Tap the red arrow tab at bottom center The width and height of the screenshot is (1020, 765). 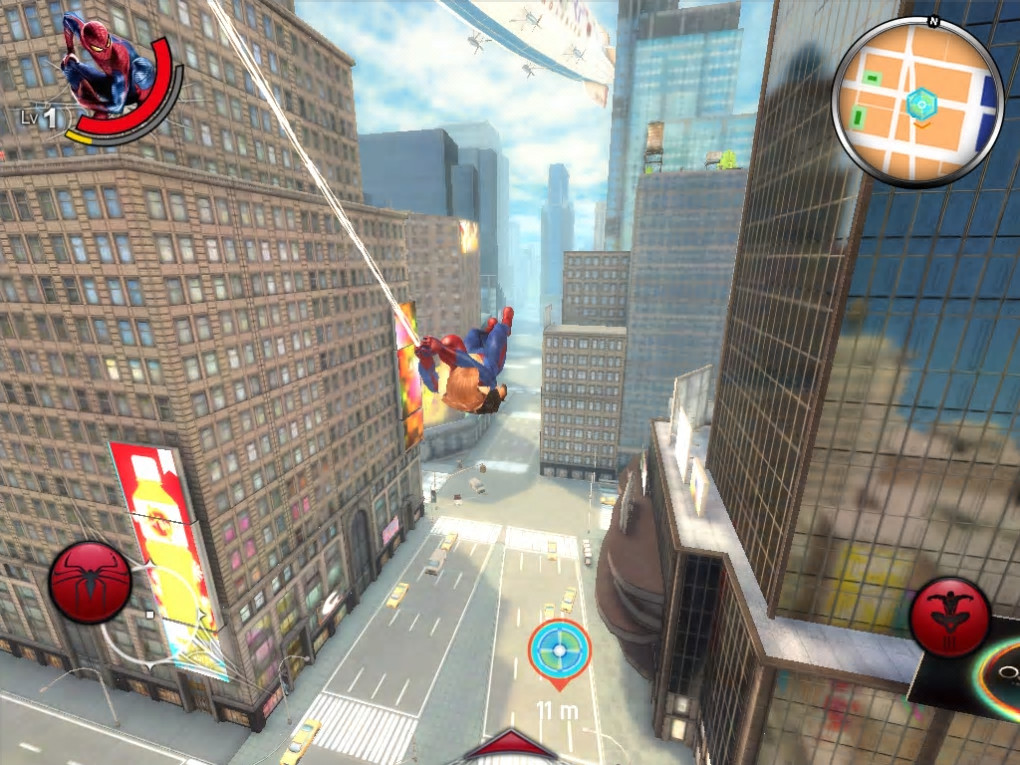[510, 748]
